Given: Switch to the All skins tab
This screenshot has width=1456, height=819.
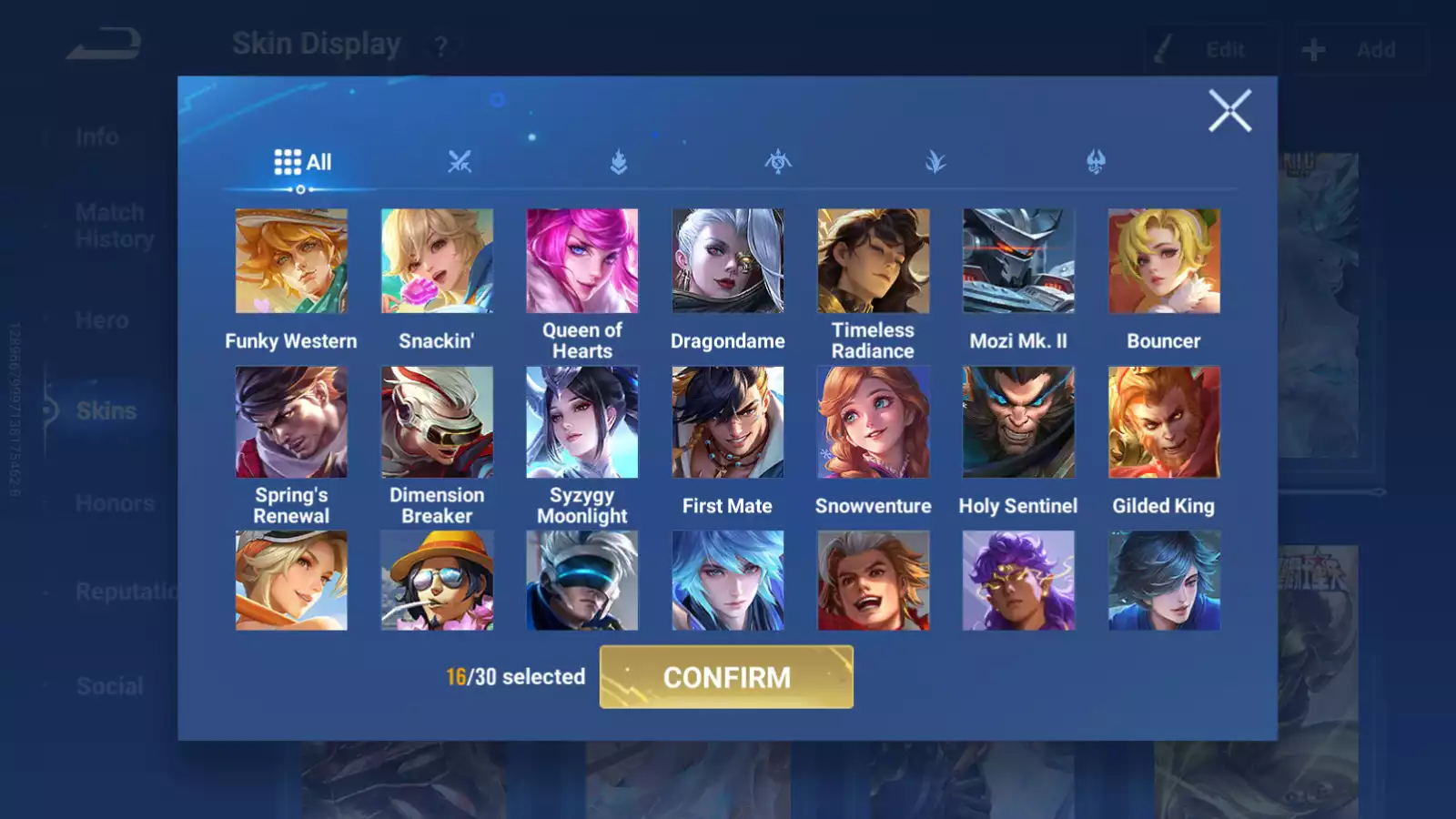Looking at the screenshot, I should pos(303,163).
